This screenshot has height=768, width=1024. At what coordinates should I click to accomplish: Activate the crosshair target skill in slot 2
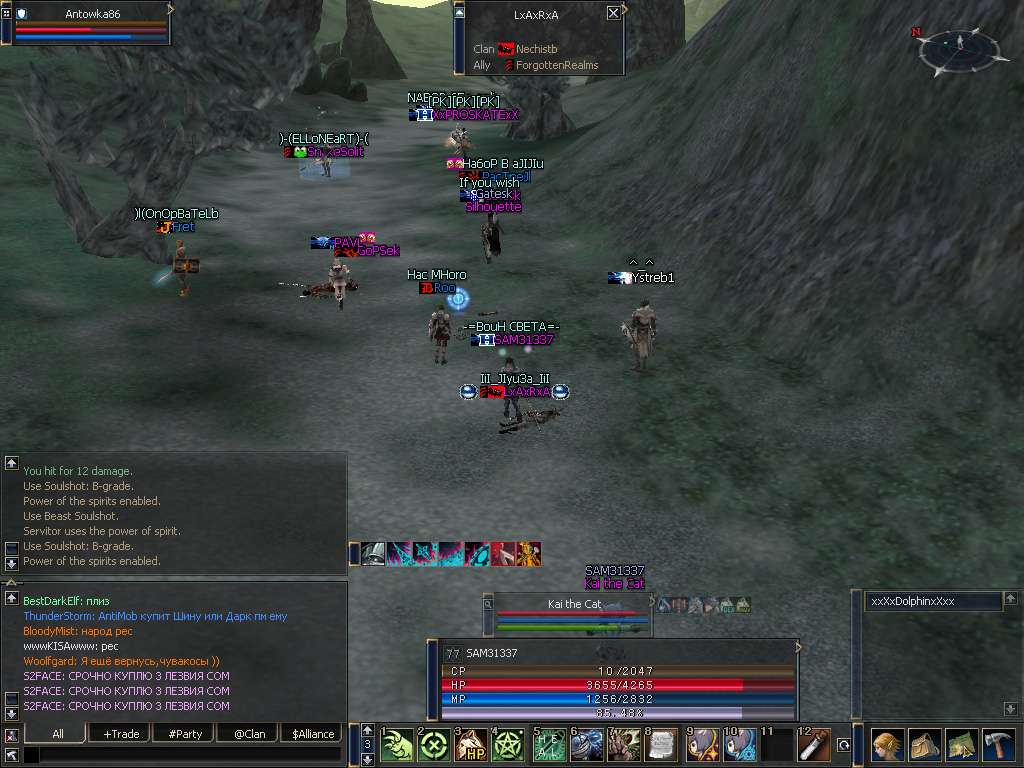pos(434,745)
